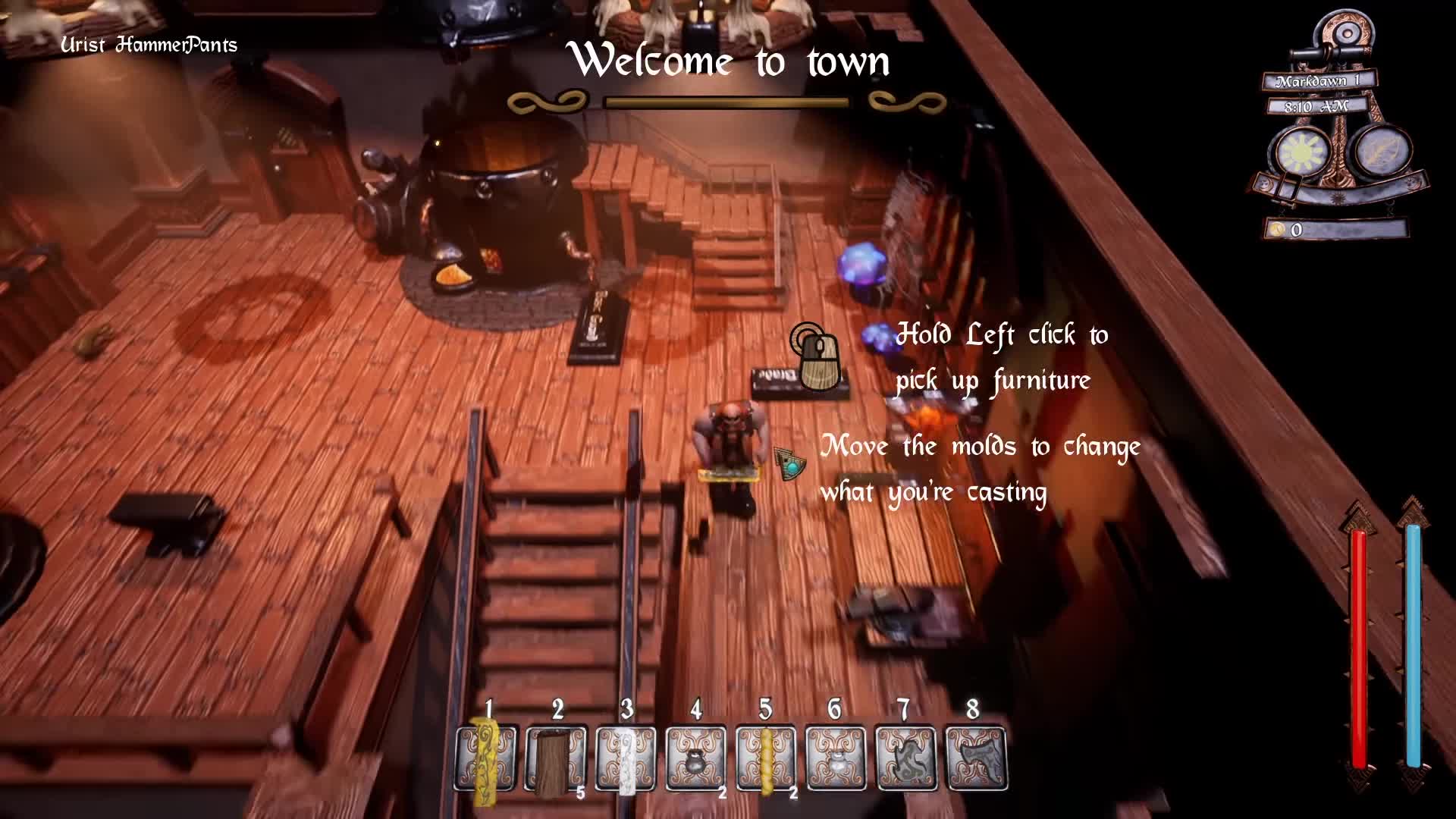Click the tutorial progress bar under the title

pos(728,99)
